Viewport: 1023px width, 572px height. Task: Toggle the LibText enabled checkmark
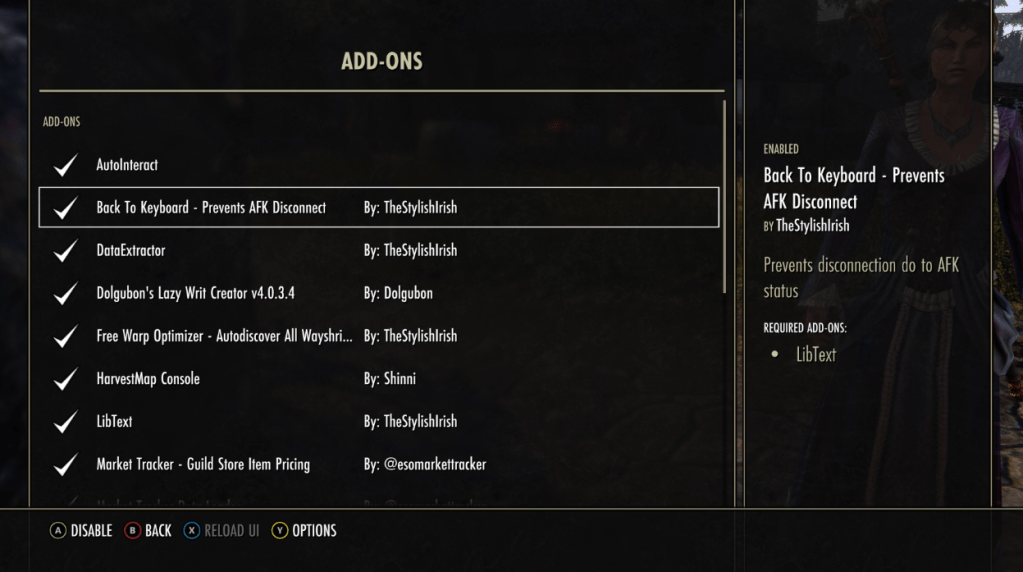point(66,421)
